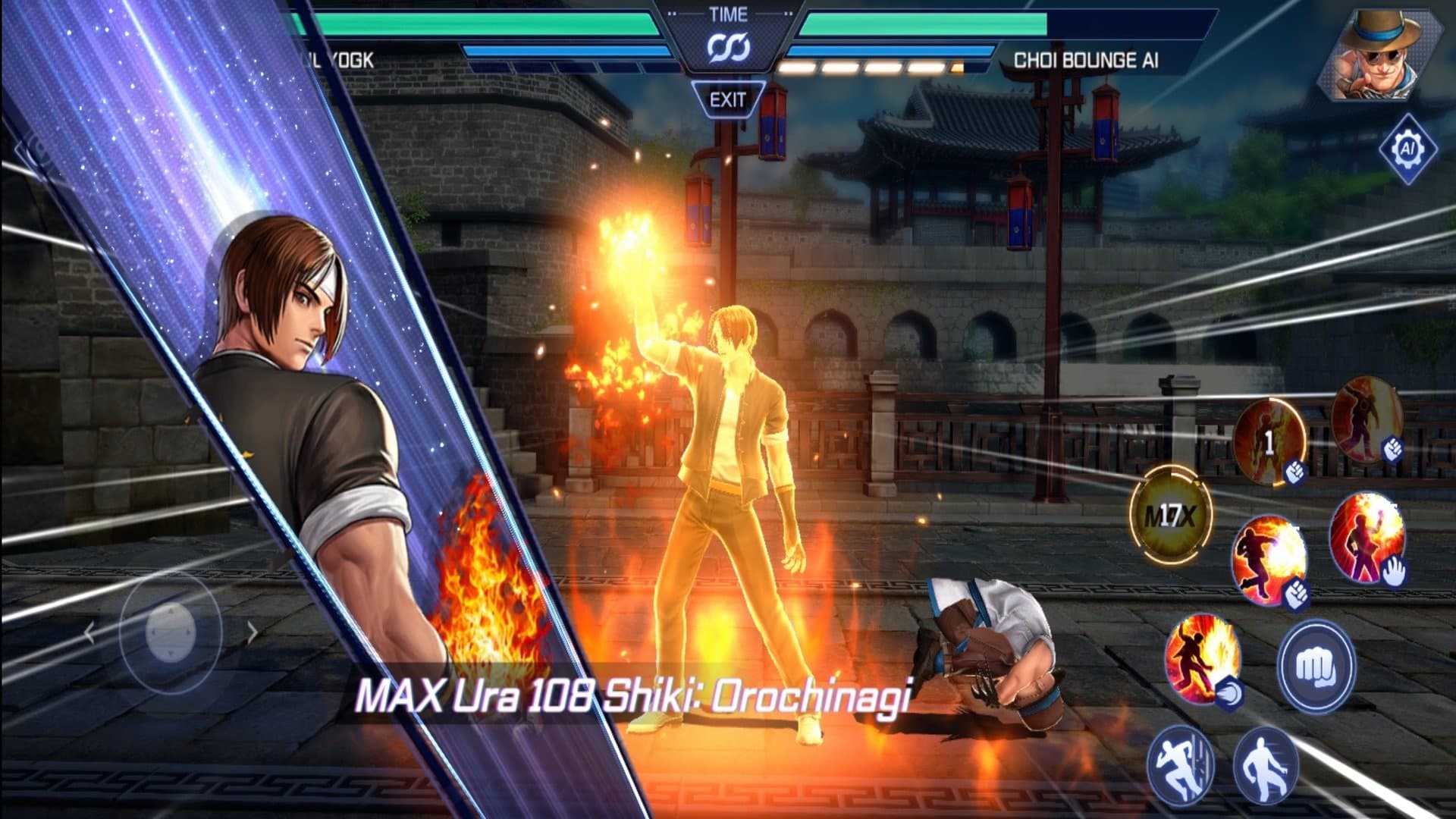The height and width of the screenshot is (819, 1456).
Task: Use the skill showing cooldown number 1
Action: [1269, 442]
